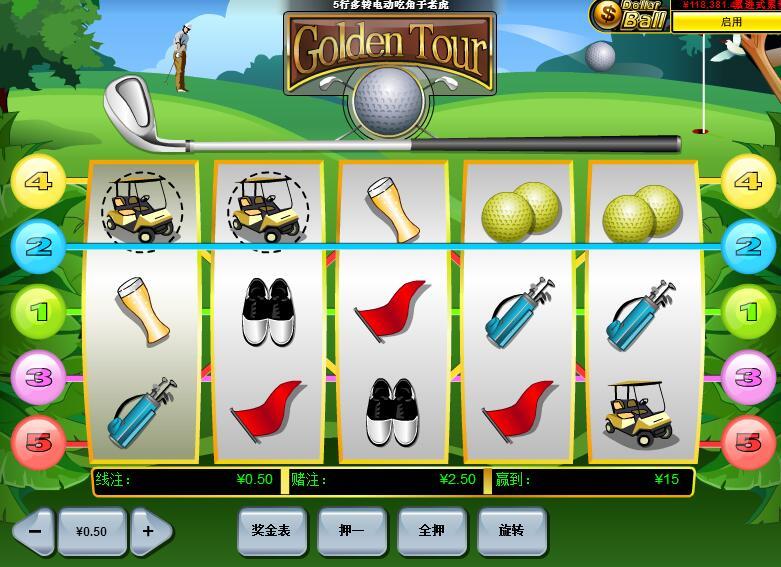The height and width of the screenshot is (567, 781).
Task: Select yellow payline 4 marker on left
Action: [38, 182]
